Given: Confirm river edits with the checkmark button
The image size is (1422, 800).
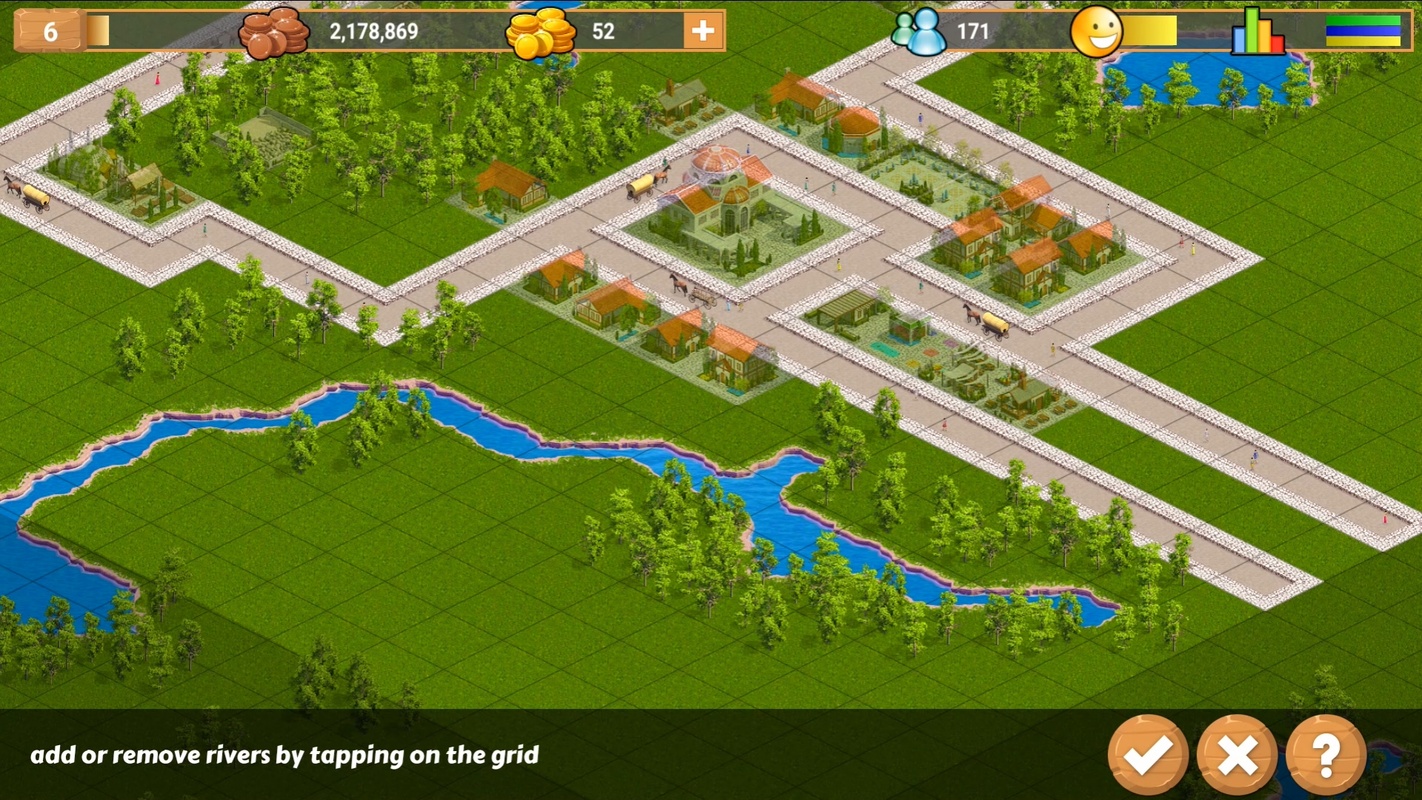Looking at the screenshot, I should tap(1147, 755).
